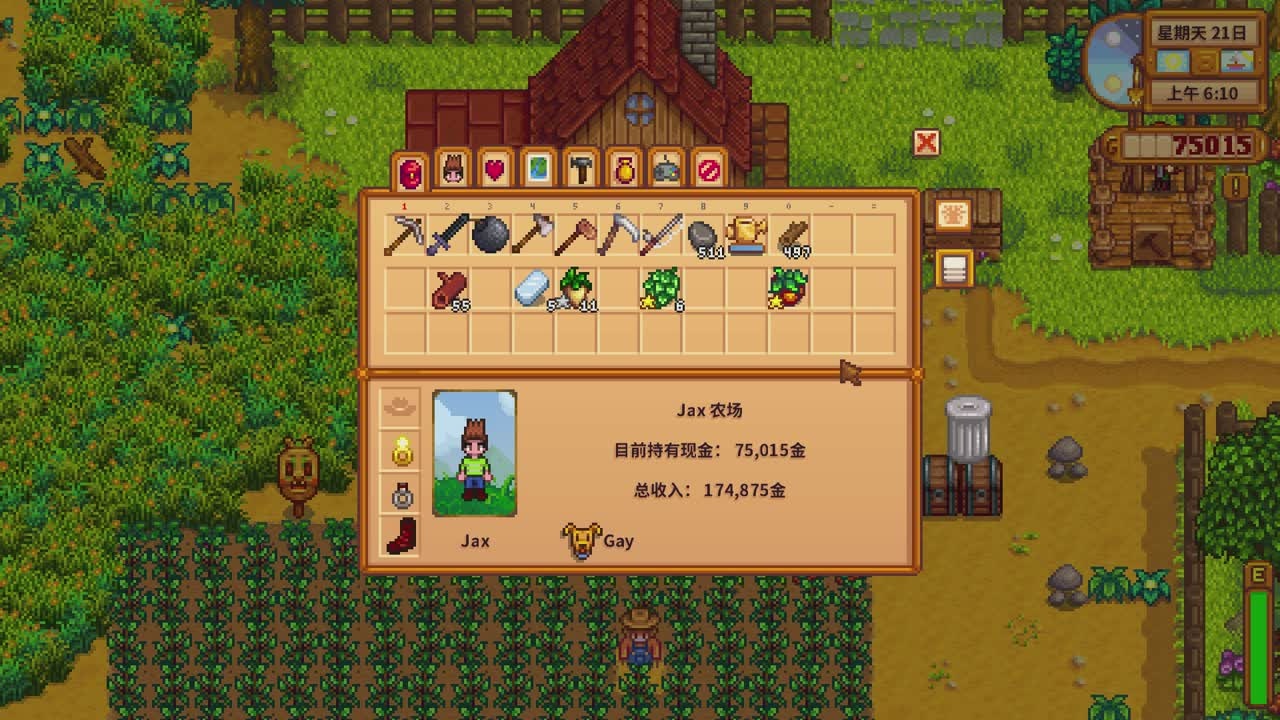The image size is (1280, 720).
Task: Pick up the black bomb item
Action: (x=490, y=236)
